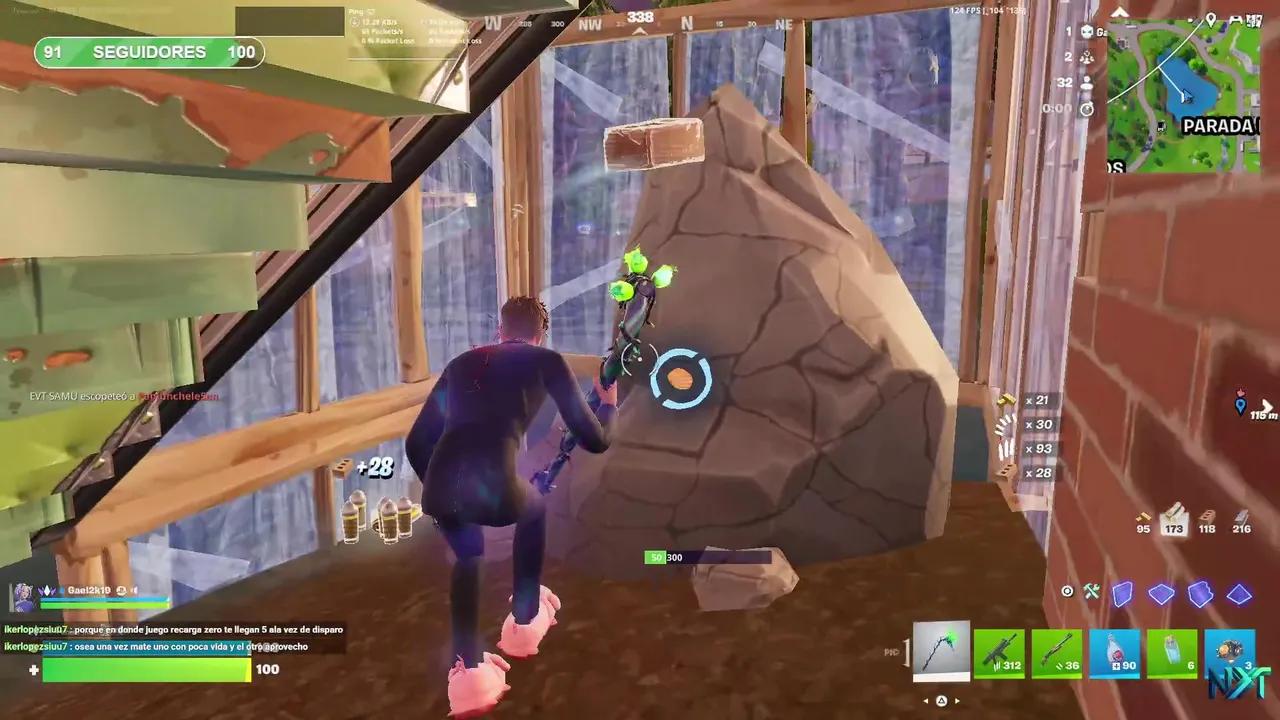The height and width of the screenshot is (720, 1280).
Task: Select the wall build piece icon
Action: 1122,594
